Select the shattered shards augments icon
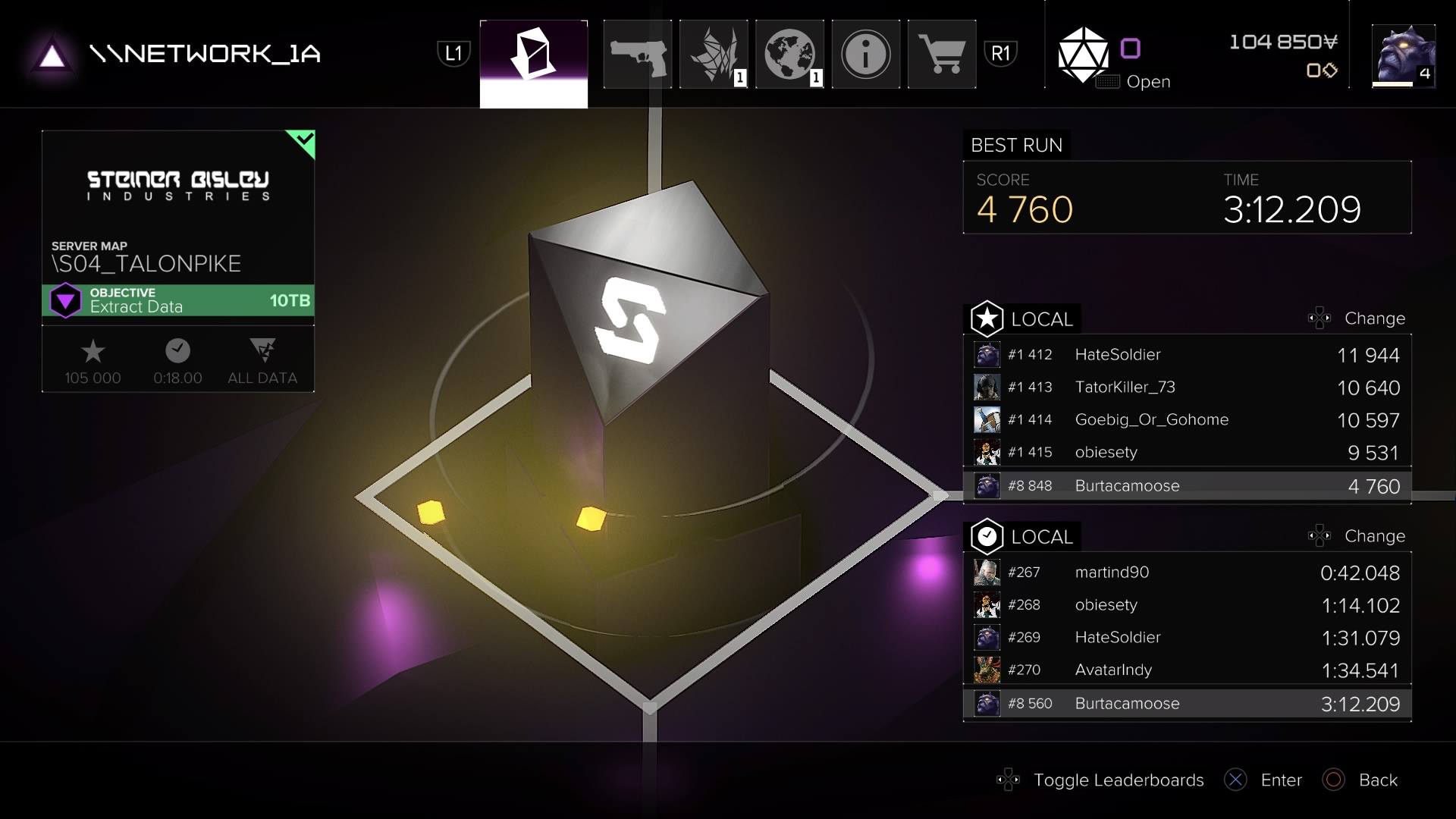This screenshot has width=1456, height=819. coord(714,54)
